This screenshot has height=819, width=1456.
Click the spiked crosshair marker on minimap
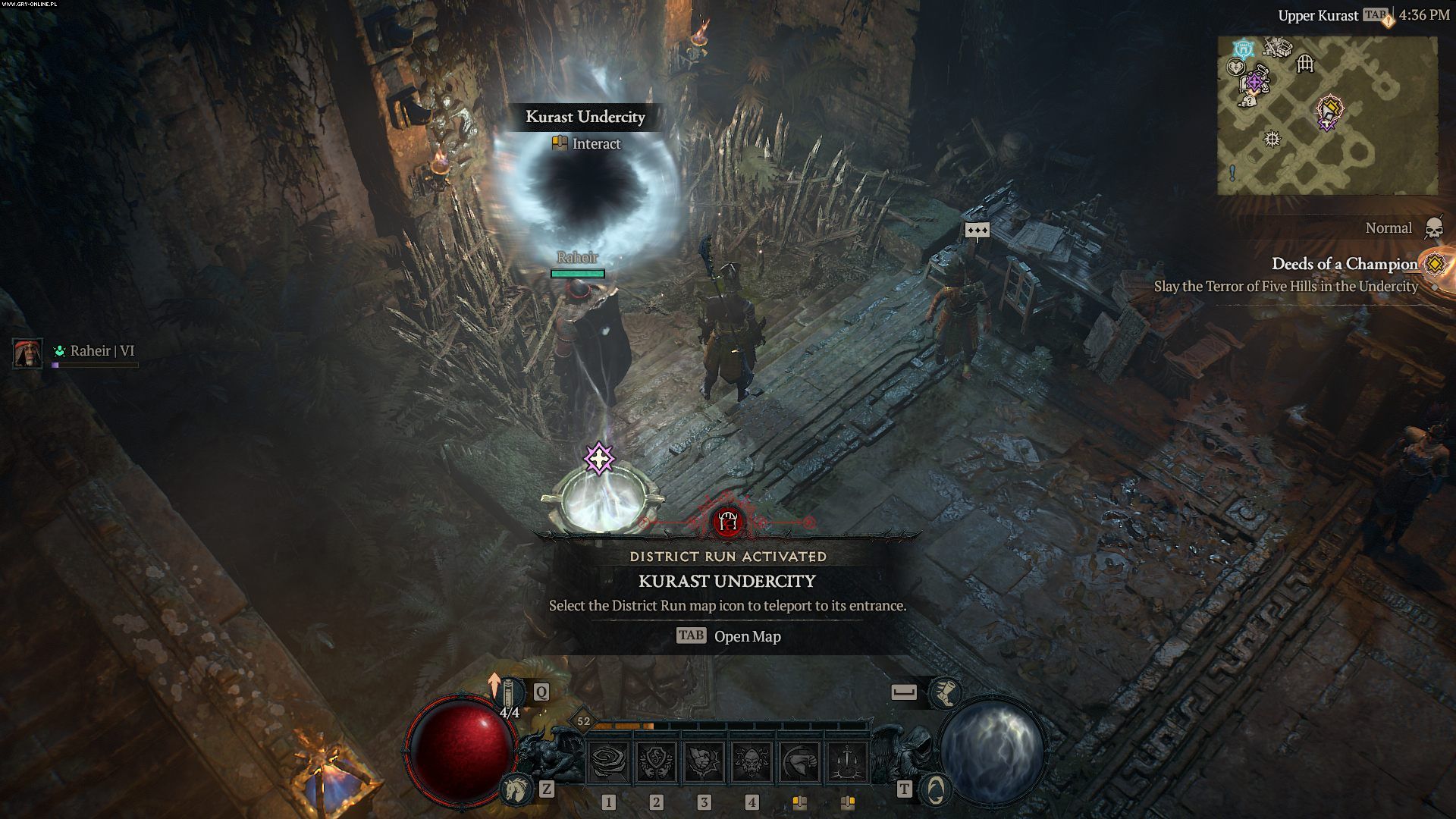(x=1272, y=139)
